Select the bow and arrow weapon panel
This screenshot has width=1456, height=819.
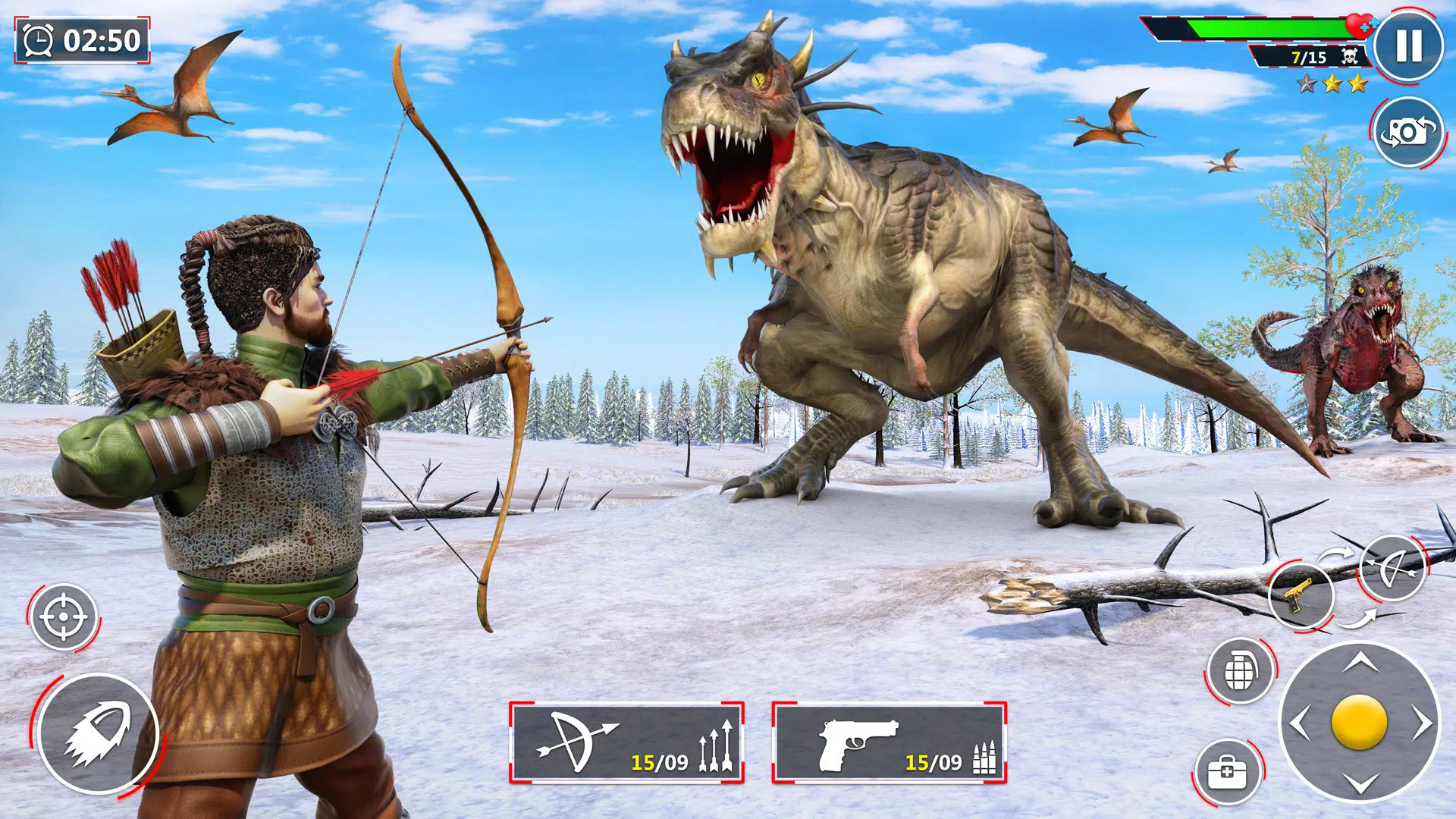point(626,742)
